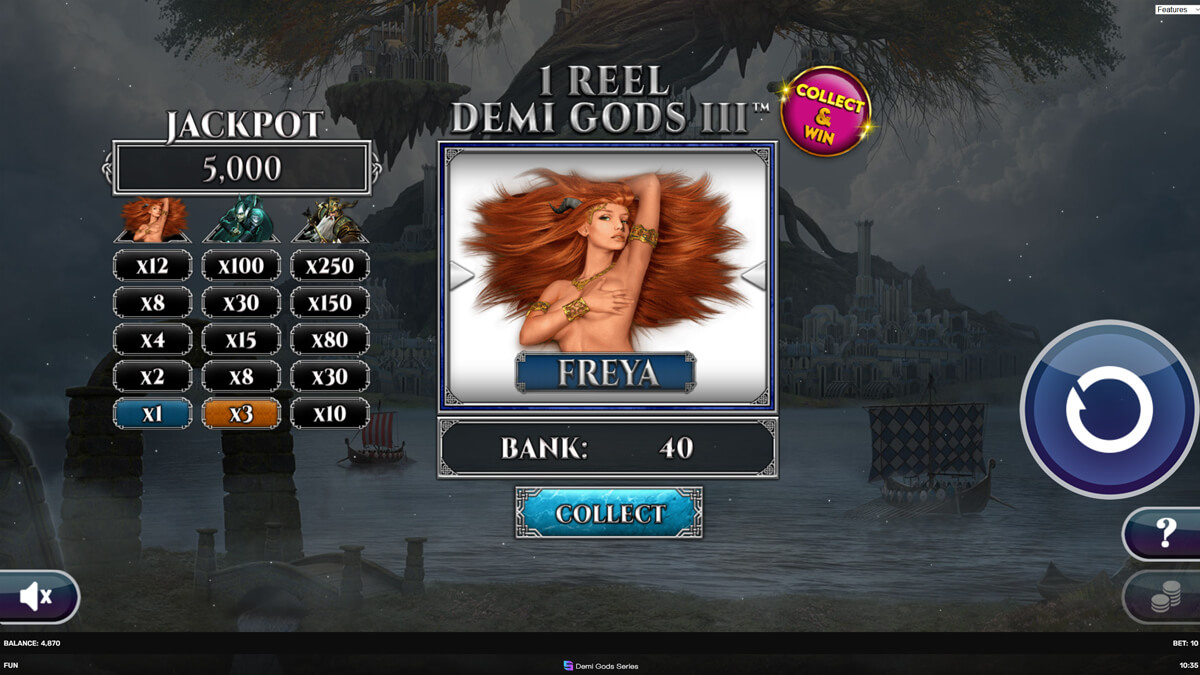The width and height of the screenshot is (1200, 675).
Task: Spin the reel with the round button
Action: coord(1109,409)
